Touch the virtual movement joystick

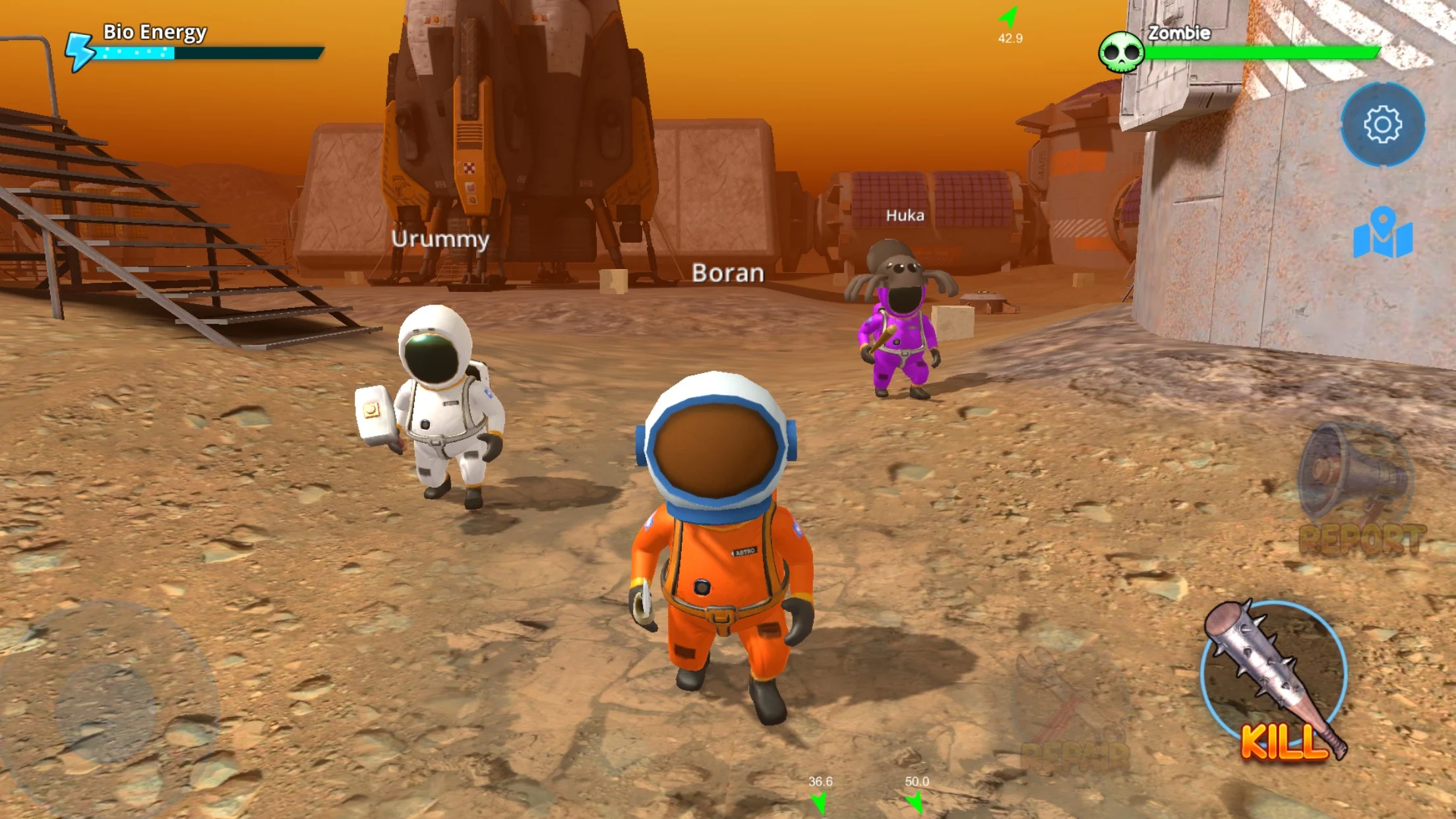pyautogui.click(x=107, y=709)
